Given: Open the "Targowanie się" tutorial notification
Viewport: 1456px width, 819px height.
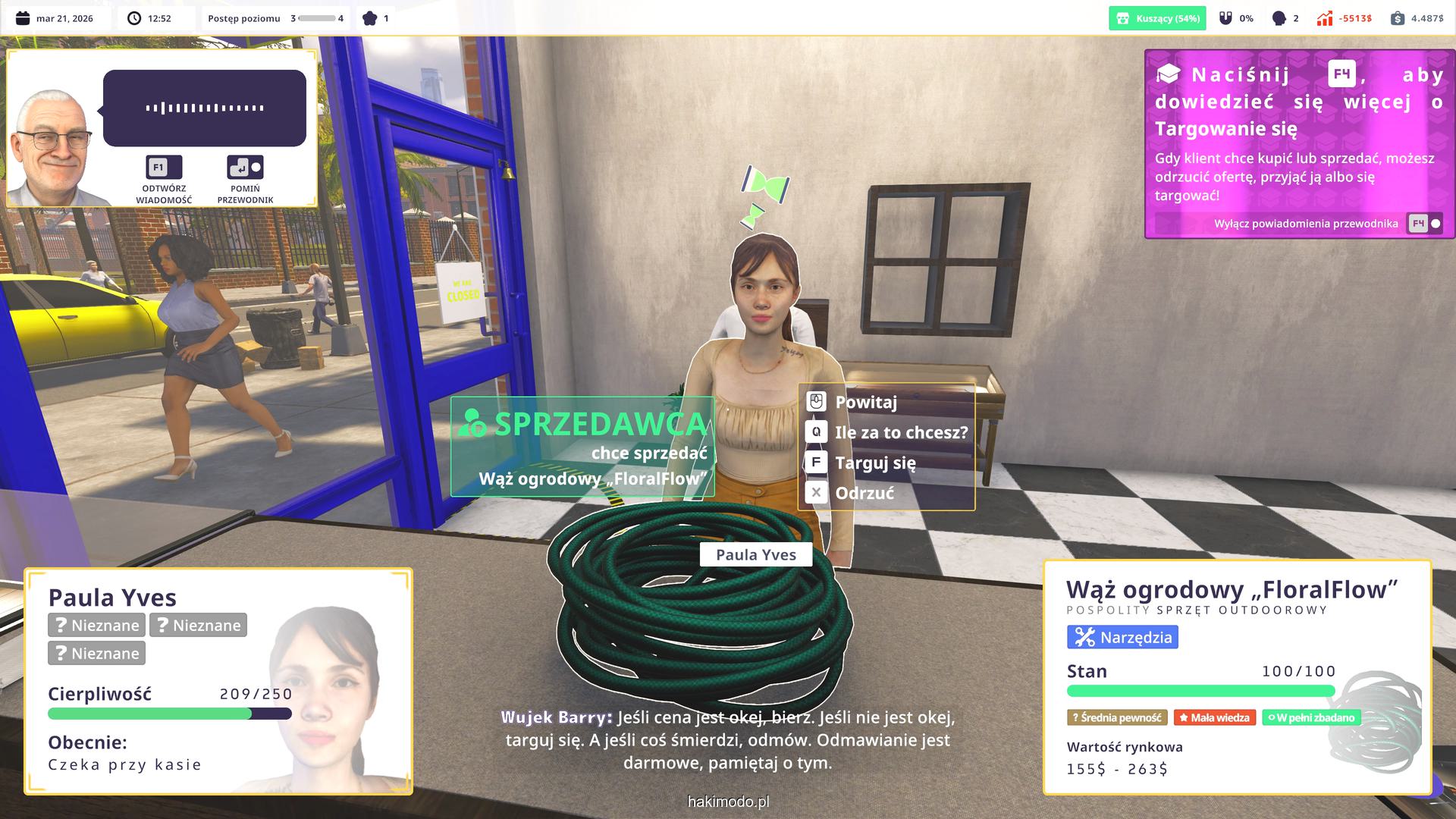Looking at the screenshot, I should [x=1298, y=129].
